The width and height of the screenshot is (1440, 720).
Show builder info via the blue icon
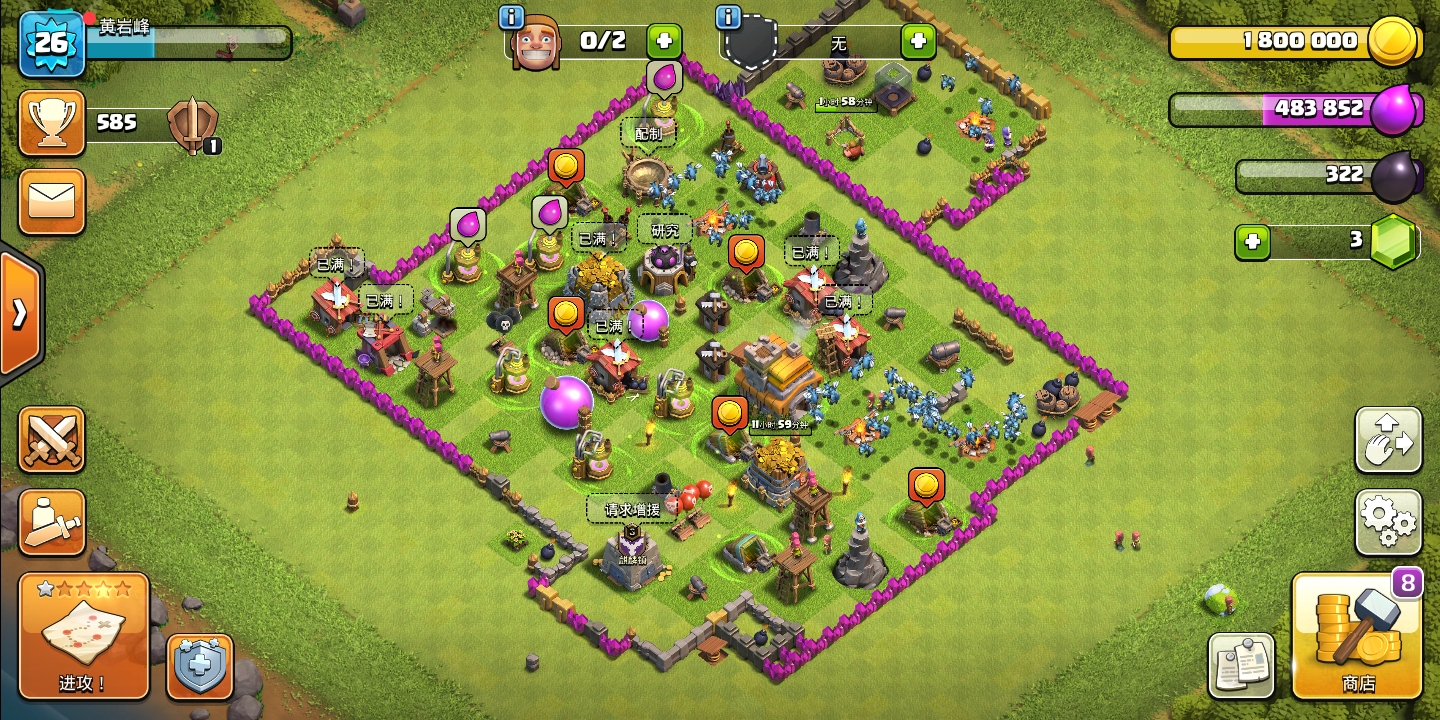click(511, 17)
